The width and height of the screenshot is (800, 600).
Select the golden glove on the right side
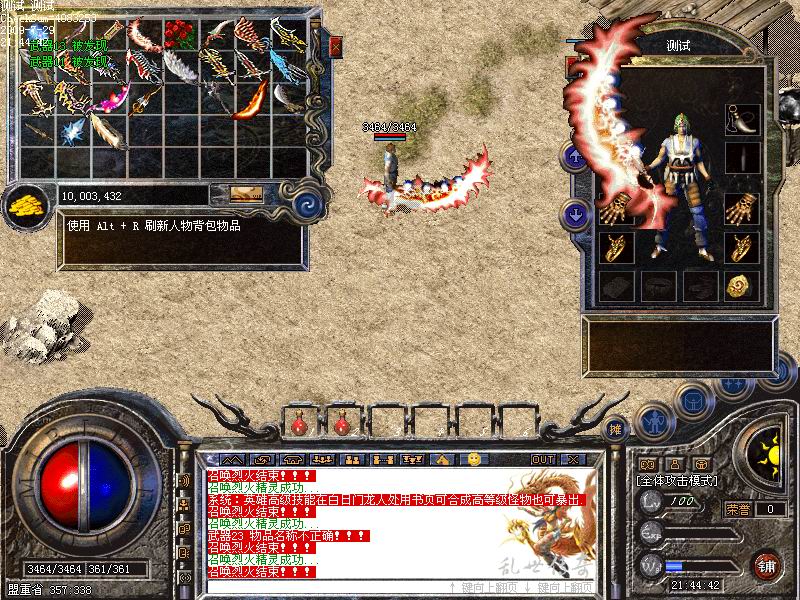(x=741, y=209)
